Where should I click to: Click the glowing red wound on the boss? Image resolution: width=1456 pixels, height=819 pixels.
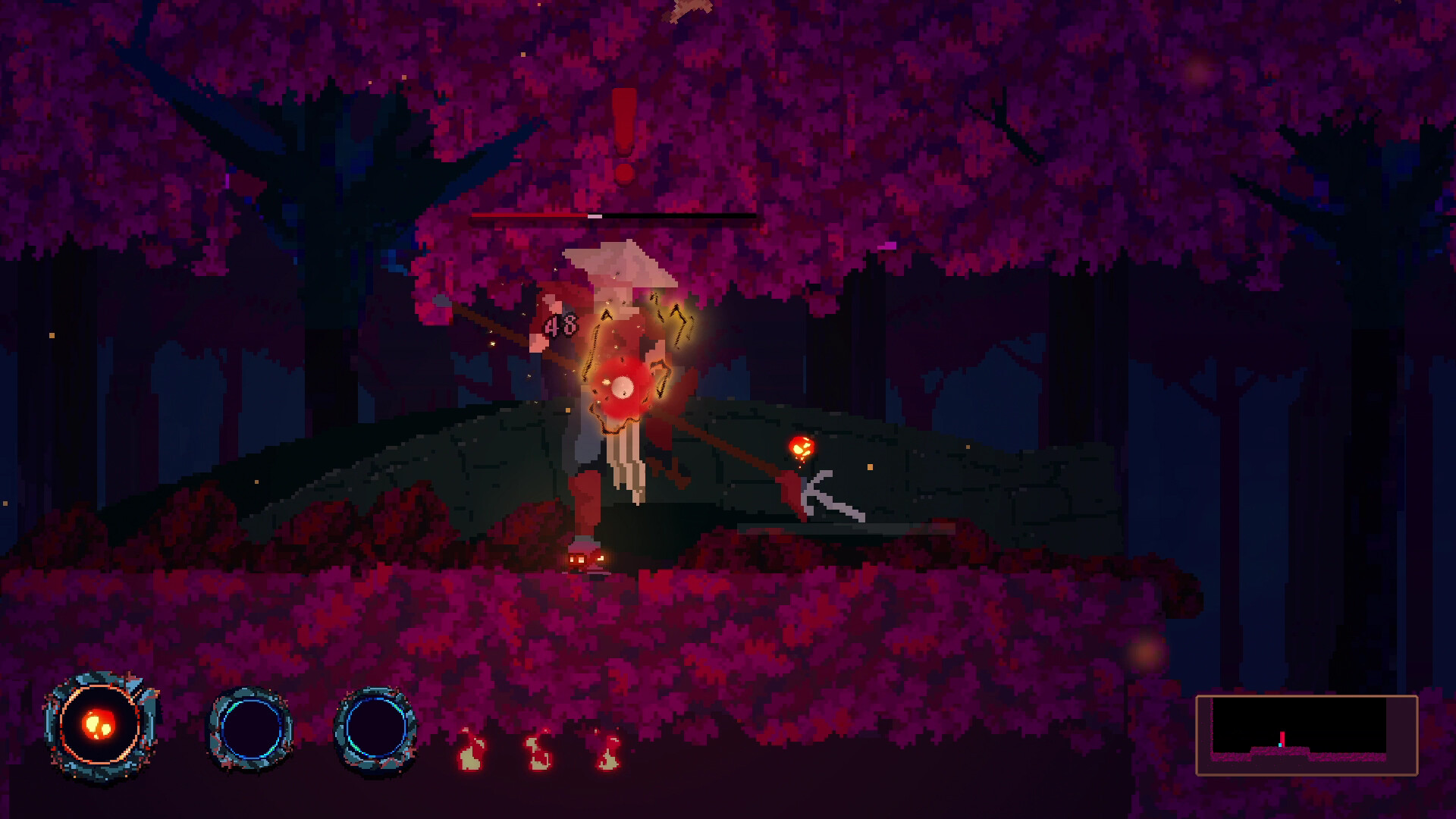622,387
